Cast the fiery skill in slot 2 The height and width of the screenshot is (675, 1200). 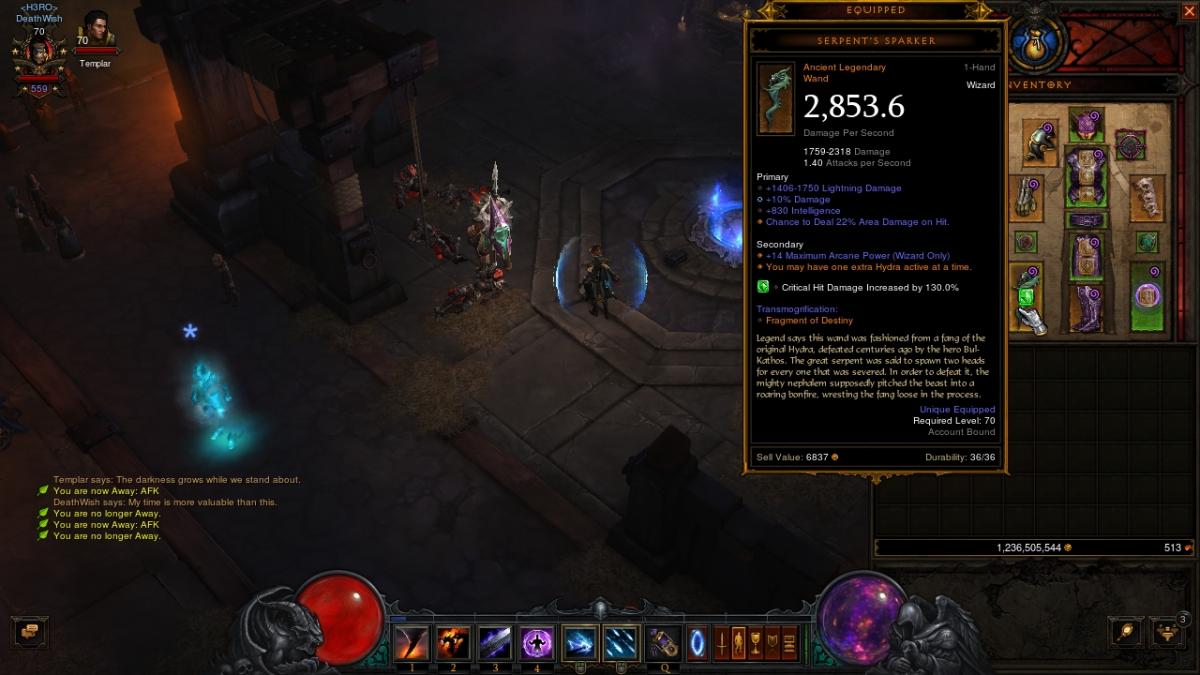[x=453, y=642]
